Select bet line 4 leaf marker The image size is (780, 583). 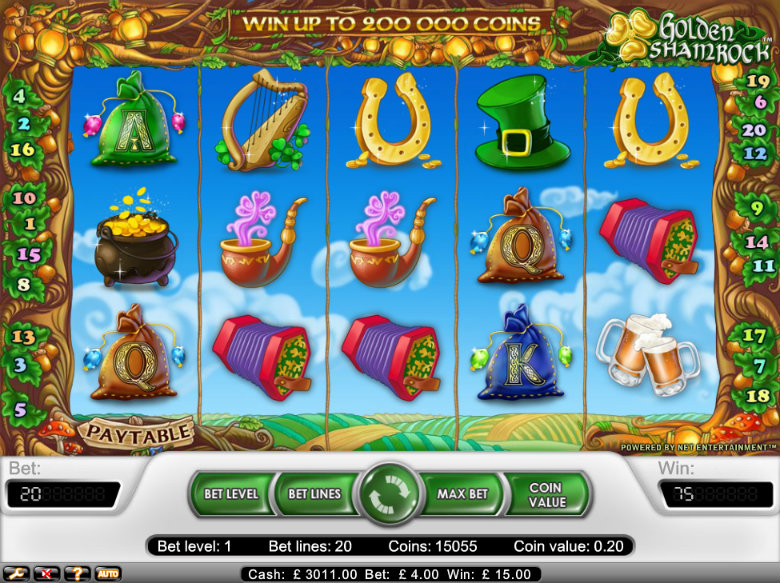20,98
